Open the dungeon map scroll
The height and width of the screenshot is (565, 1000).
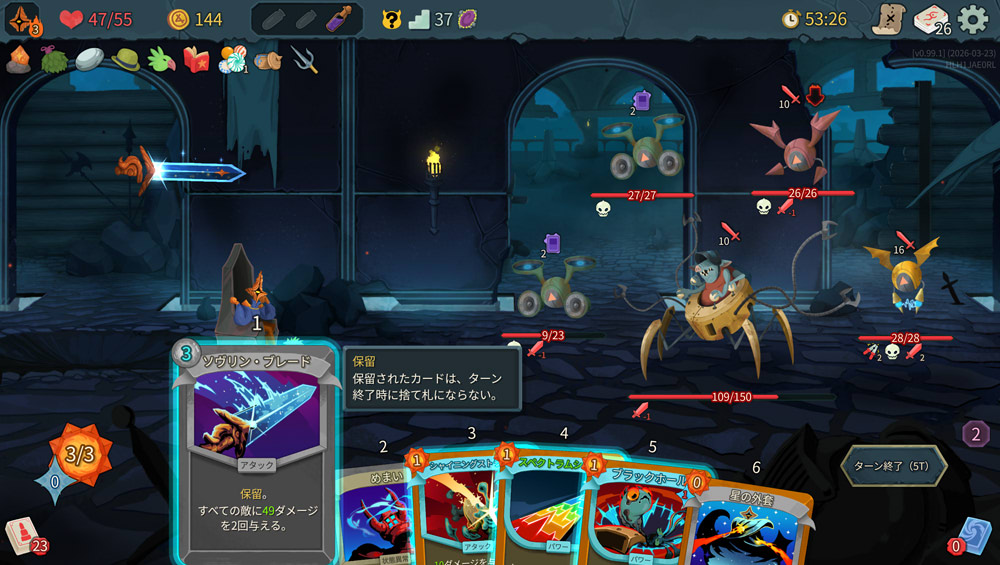(887, 19)
